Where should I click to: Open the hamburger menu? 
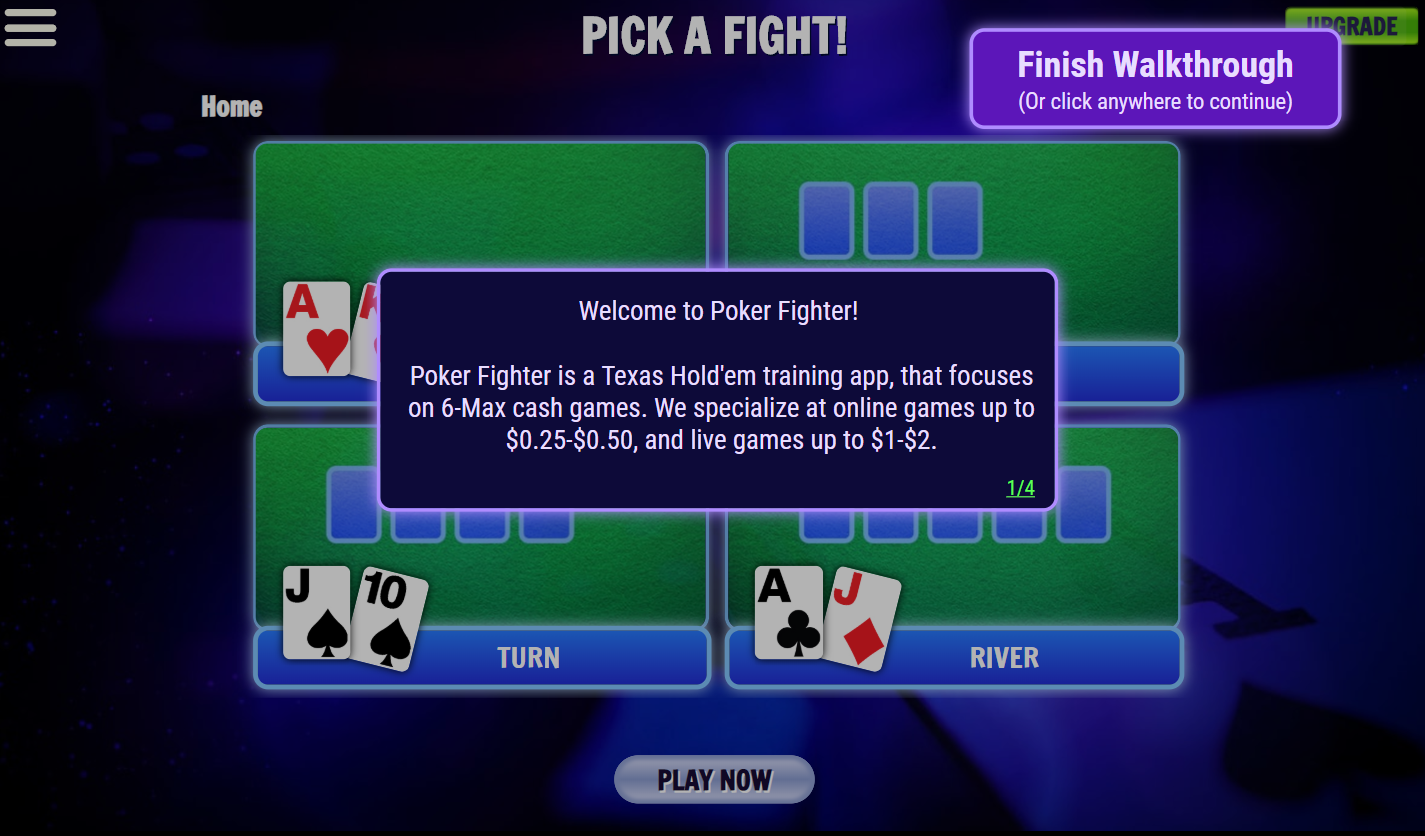click(30, 28)
